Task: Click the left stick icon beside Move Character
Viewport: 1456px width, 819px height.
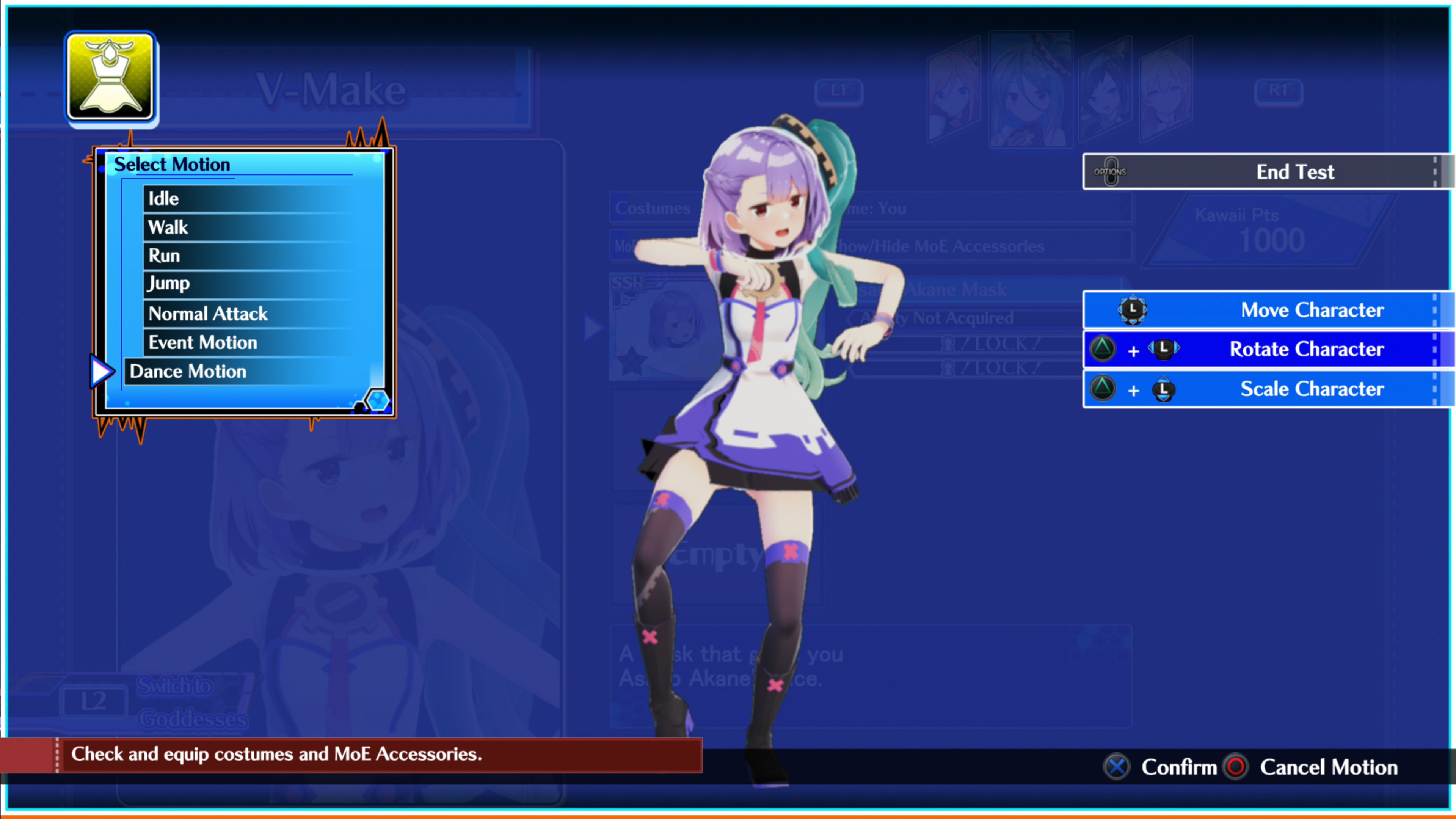Action: (1133, 310)
